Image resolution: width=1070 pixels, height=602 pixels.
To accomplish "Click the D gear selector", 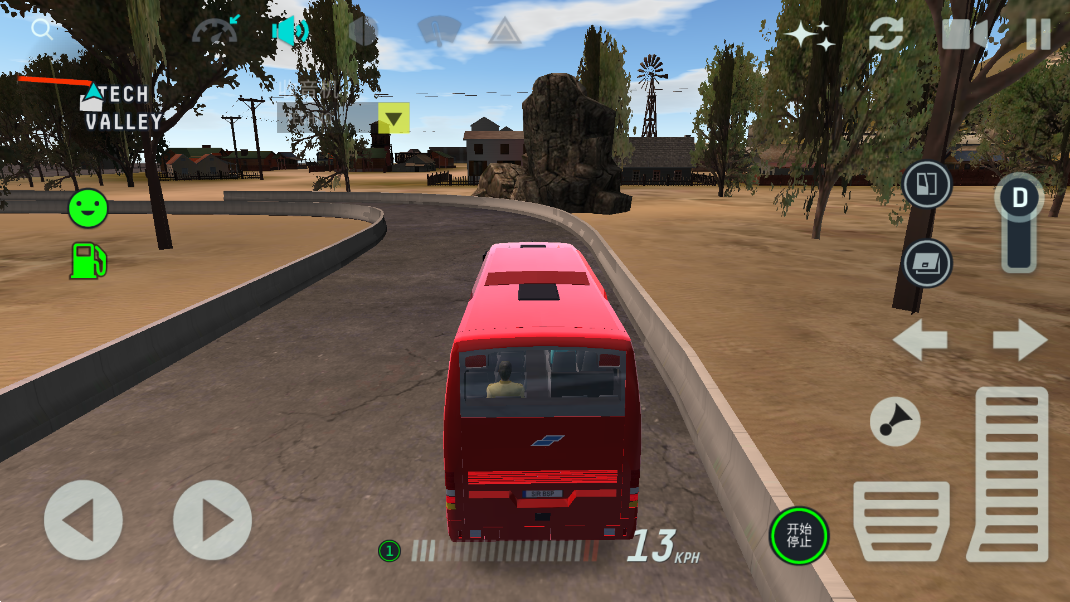I will [1019, 197].
